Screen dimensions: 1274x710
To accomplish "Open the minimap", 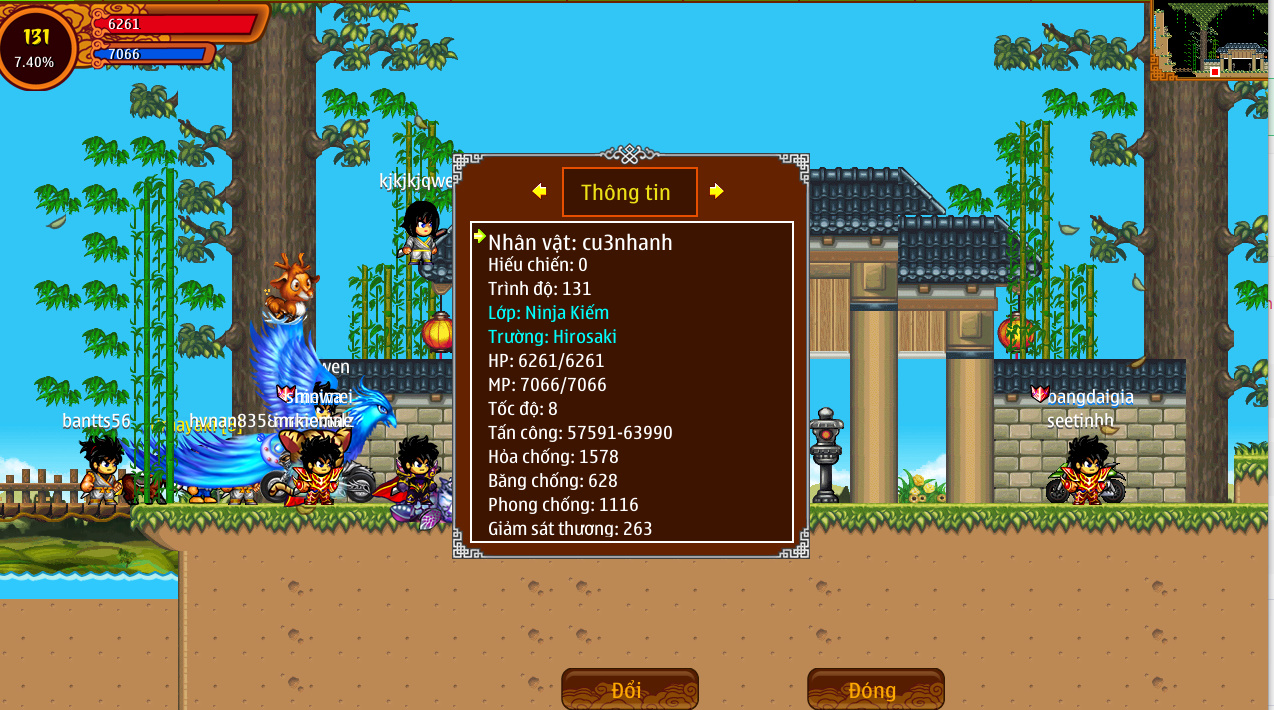I will [1211, 40].
